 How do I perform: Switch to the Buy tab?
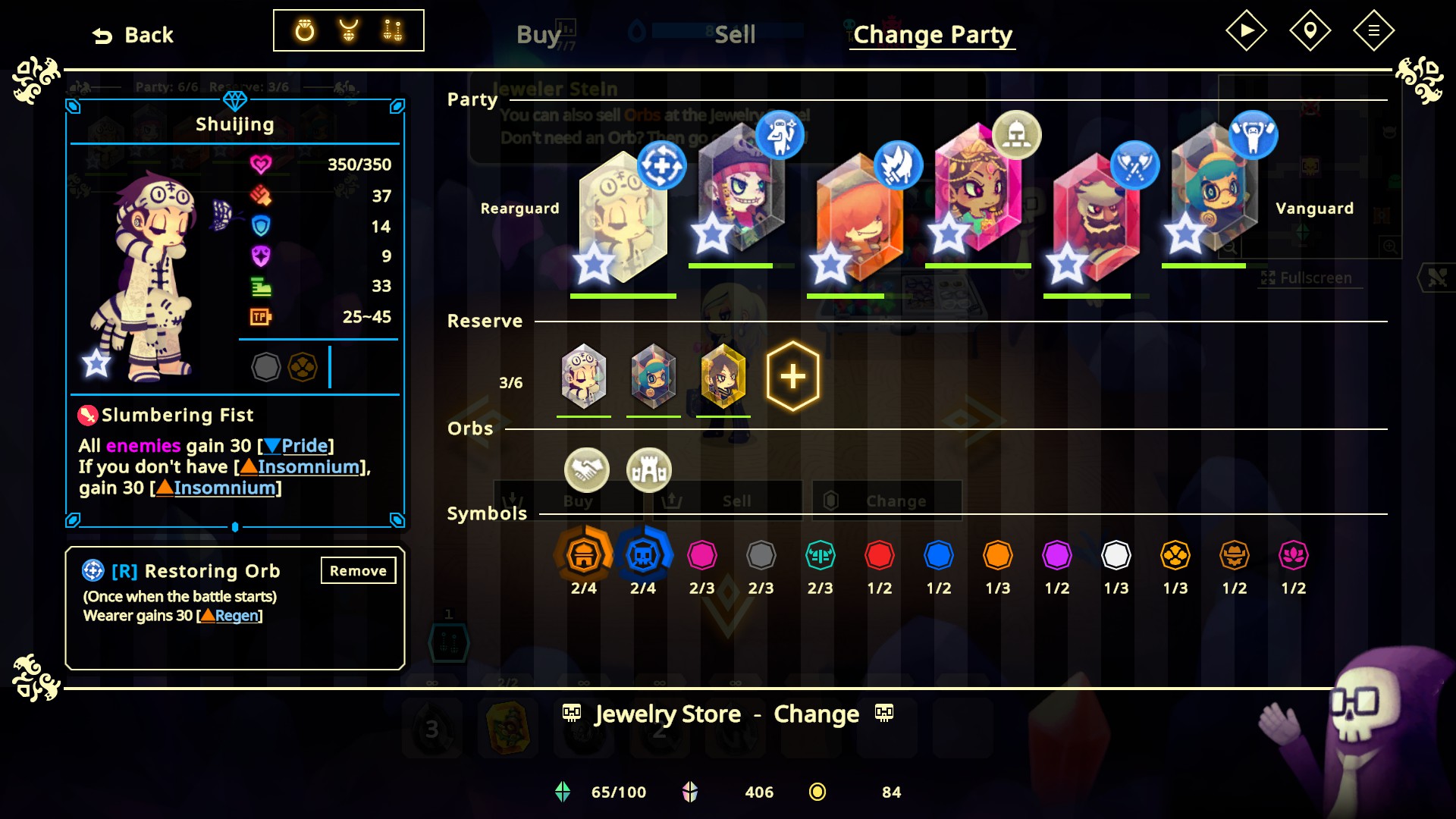pos(538,34)
